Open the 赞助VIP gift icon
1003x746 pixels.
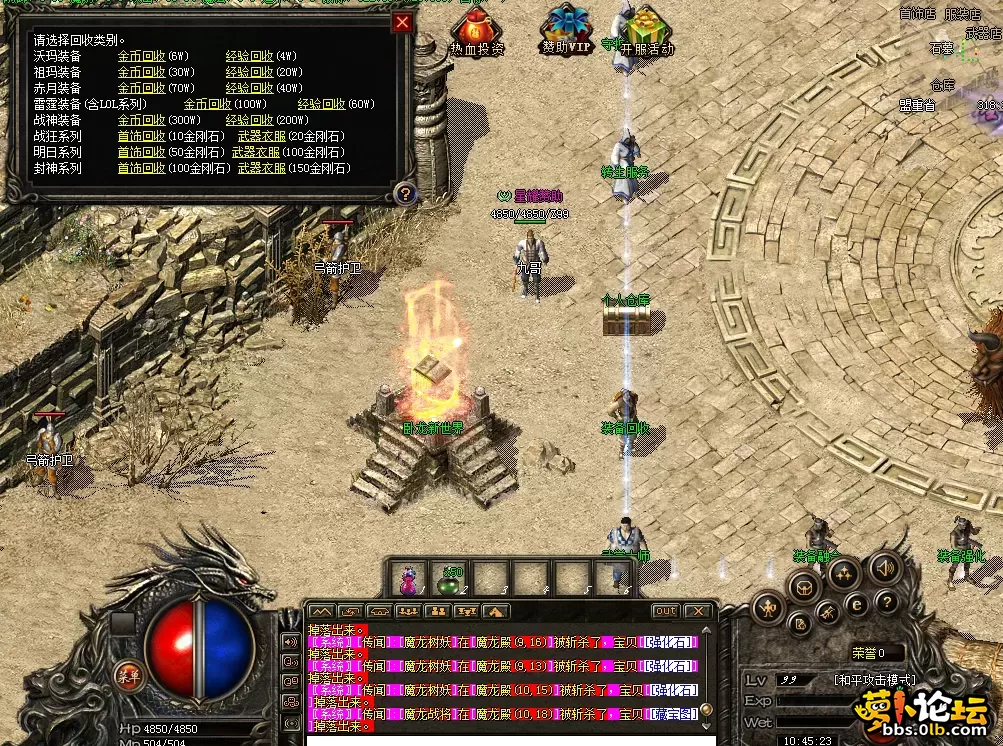[x=567, y=28]
